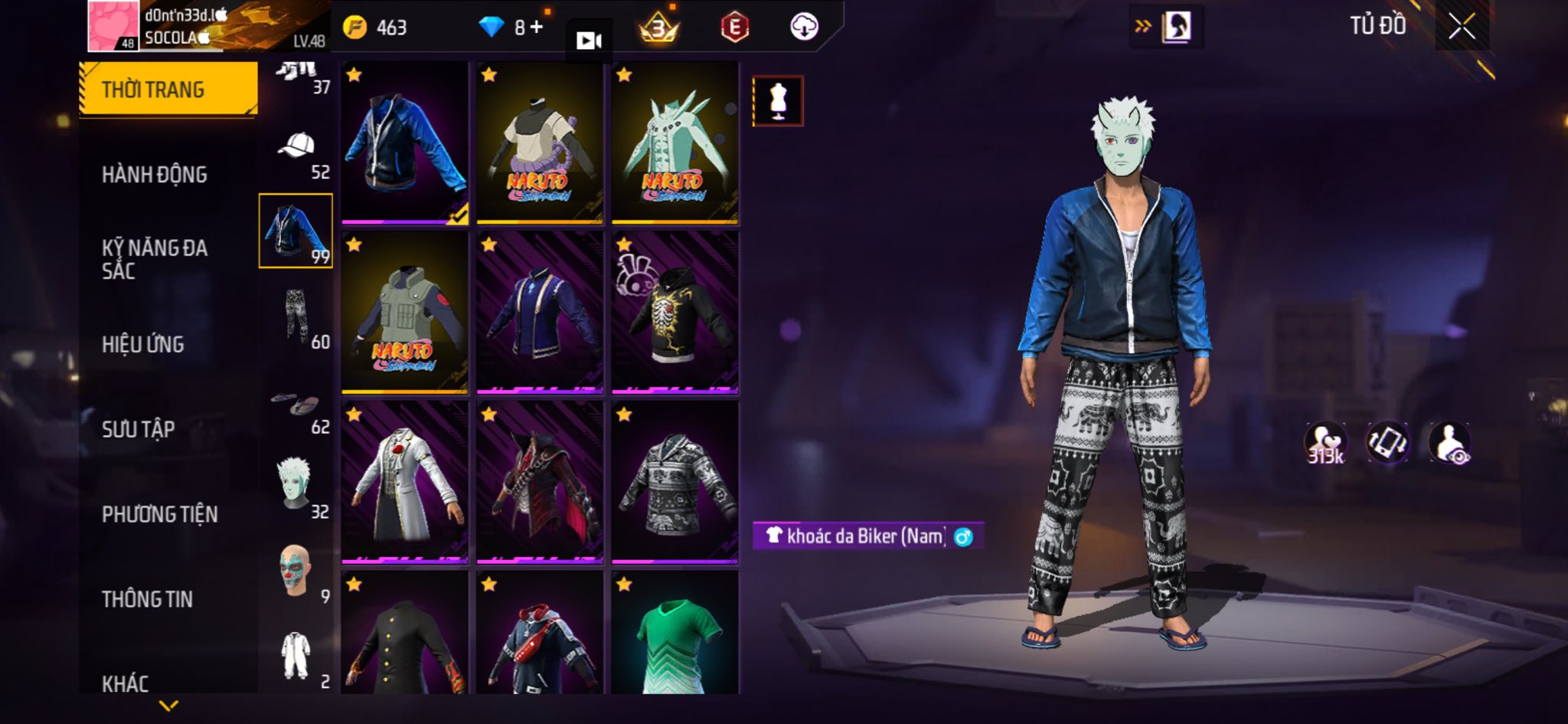Select the patterned pants category

coord(296,316)
